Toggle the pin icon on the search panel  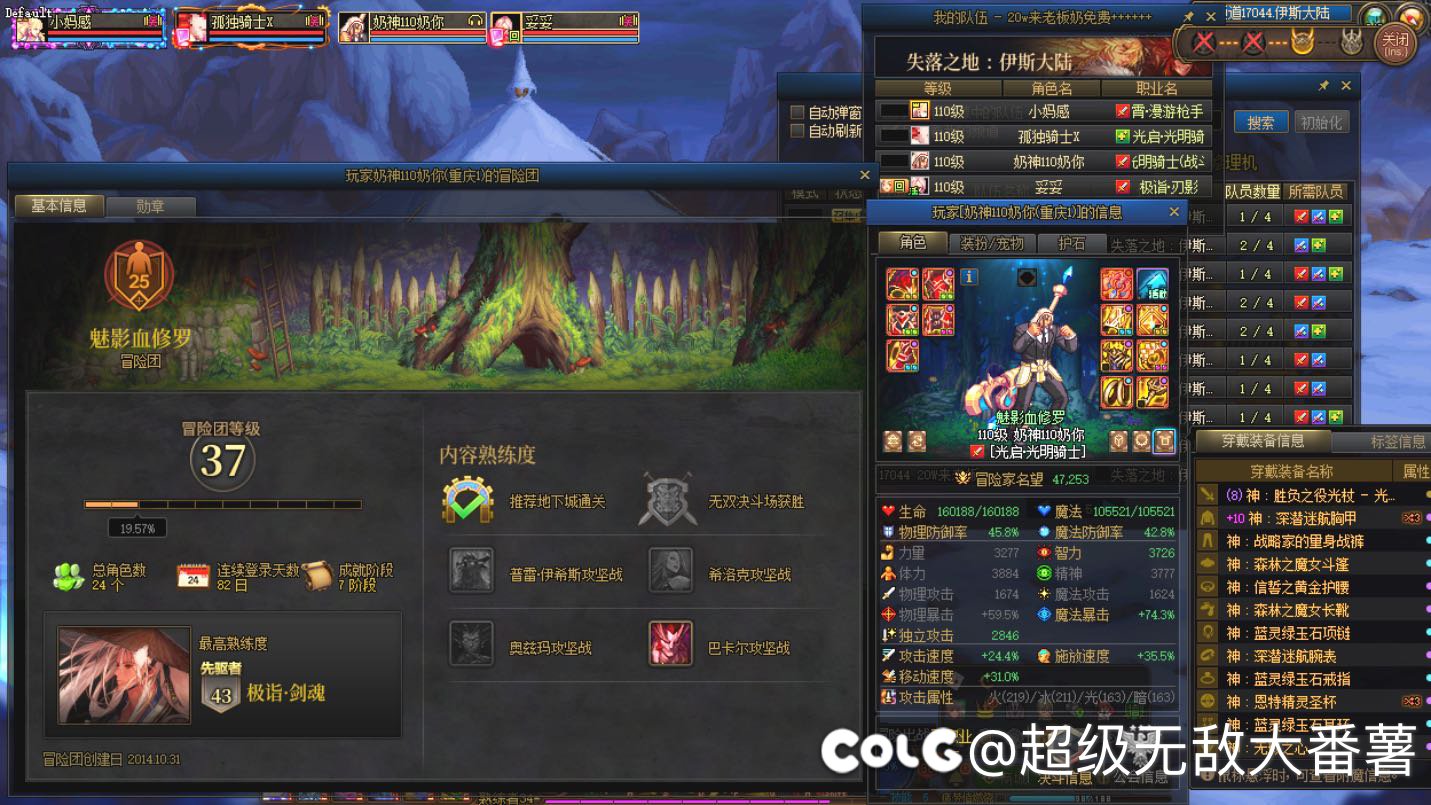[x=1325, y=86]
